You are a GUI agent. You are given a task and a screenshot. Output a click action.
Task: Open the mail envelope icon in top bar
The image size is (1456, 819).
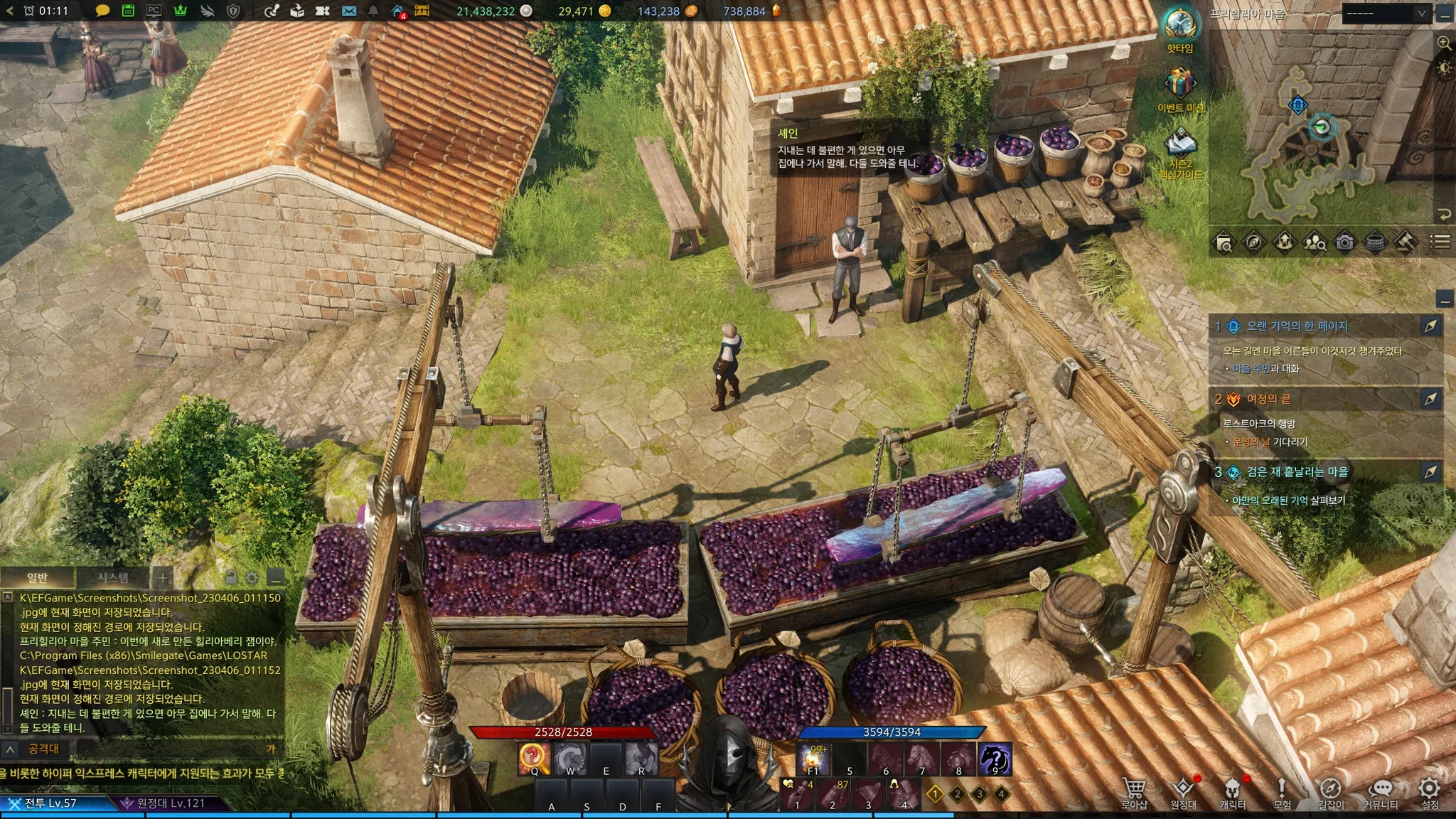coord(348,11)
